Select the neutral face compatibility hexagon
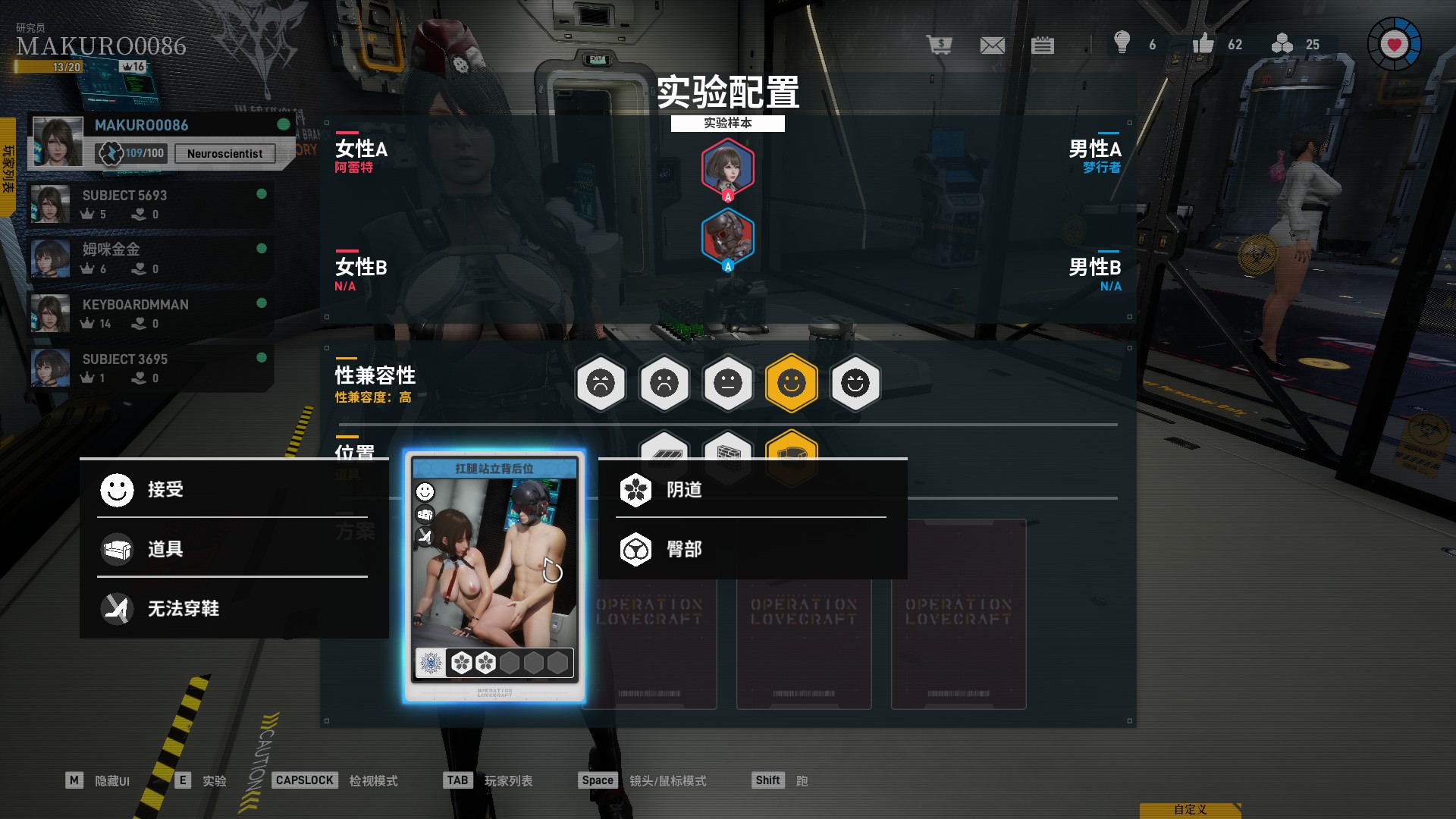Viewport: 1456px width, 819px height. [x=729, y=384]
